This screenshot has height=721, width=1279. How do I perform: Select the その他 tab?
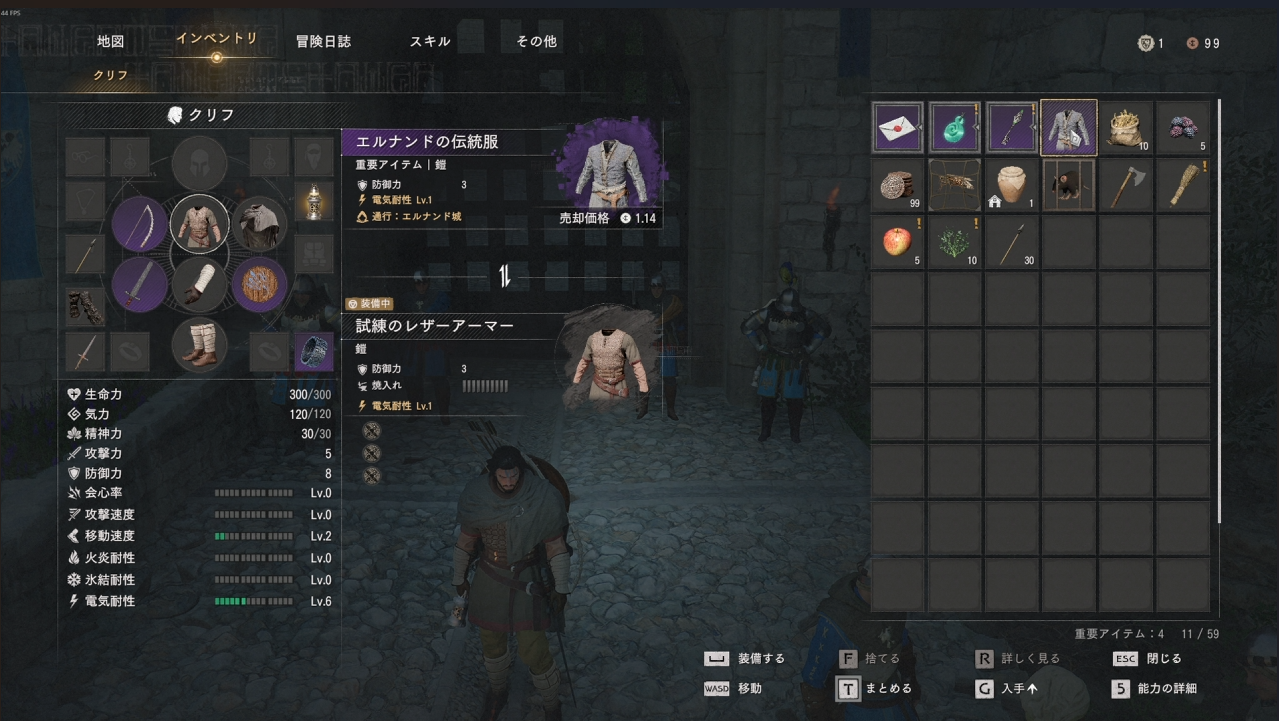coord(536,42)
